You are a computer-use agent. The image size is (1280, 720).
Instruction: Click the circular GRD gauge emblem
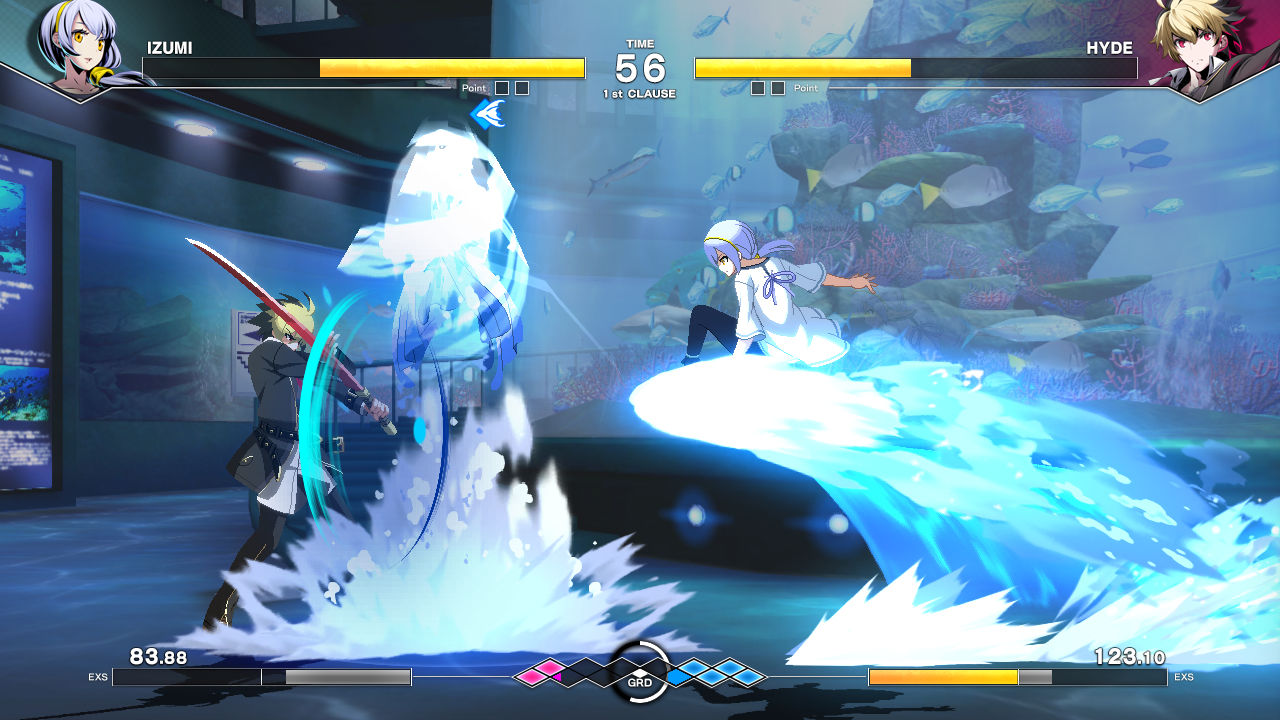(x=640, y=673)
